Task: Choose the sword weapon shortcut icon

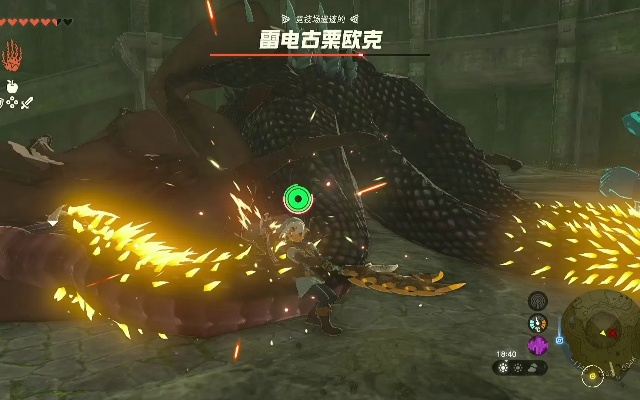Action: 28,101
